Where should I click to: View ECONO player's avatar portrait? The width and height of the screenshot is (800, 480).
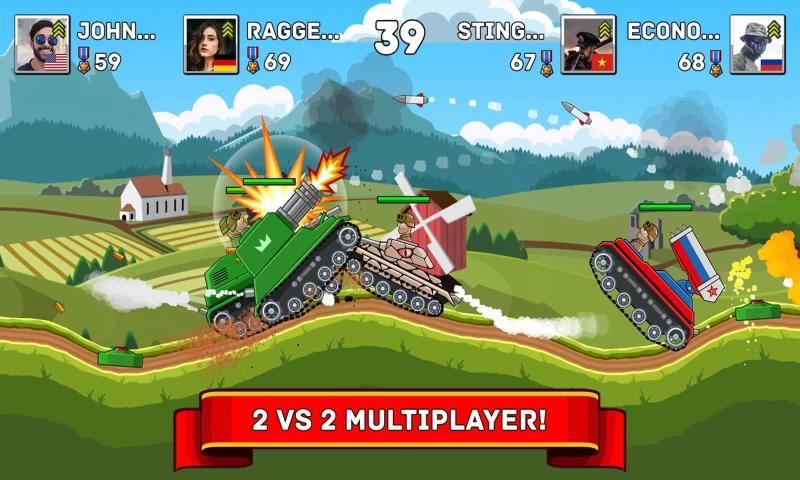point(757,44)
